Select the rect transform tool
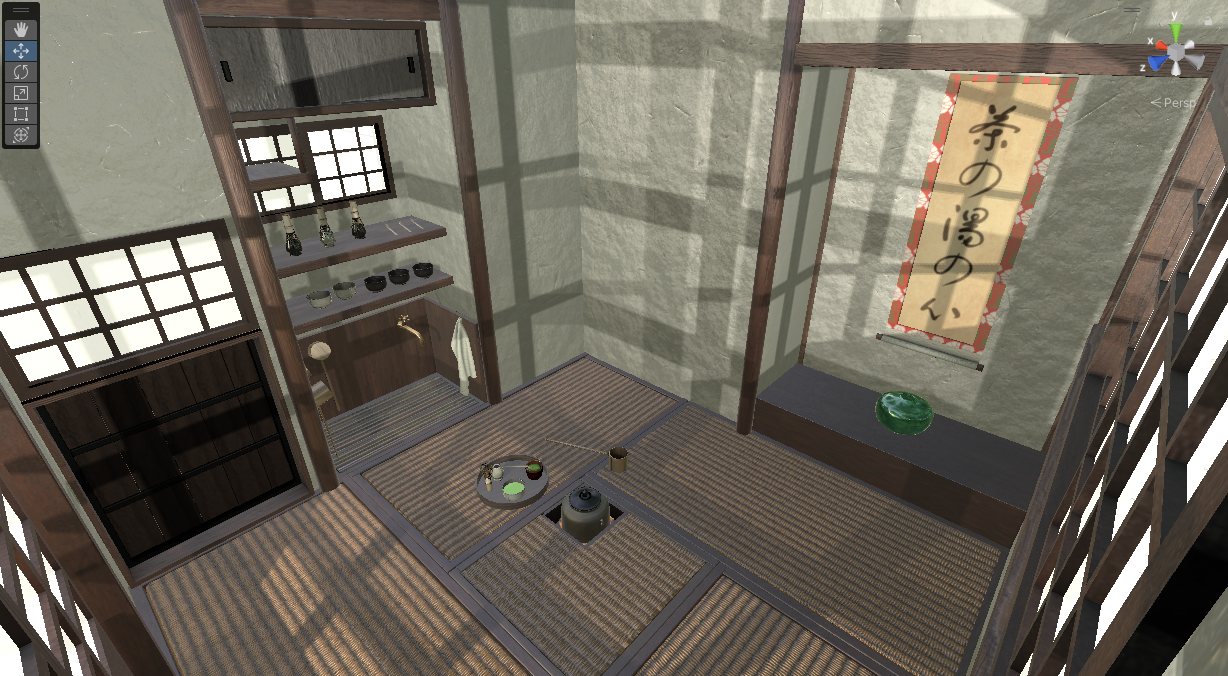 pos(21,114)
